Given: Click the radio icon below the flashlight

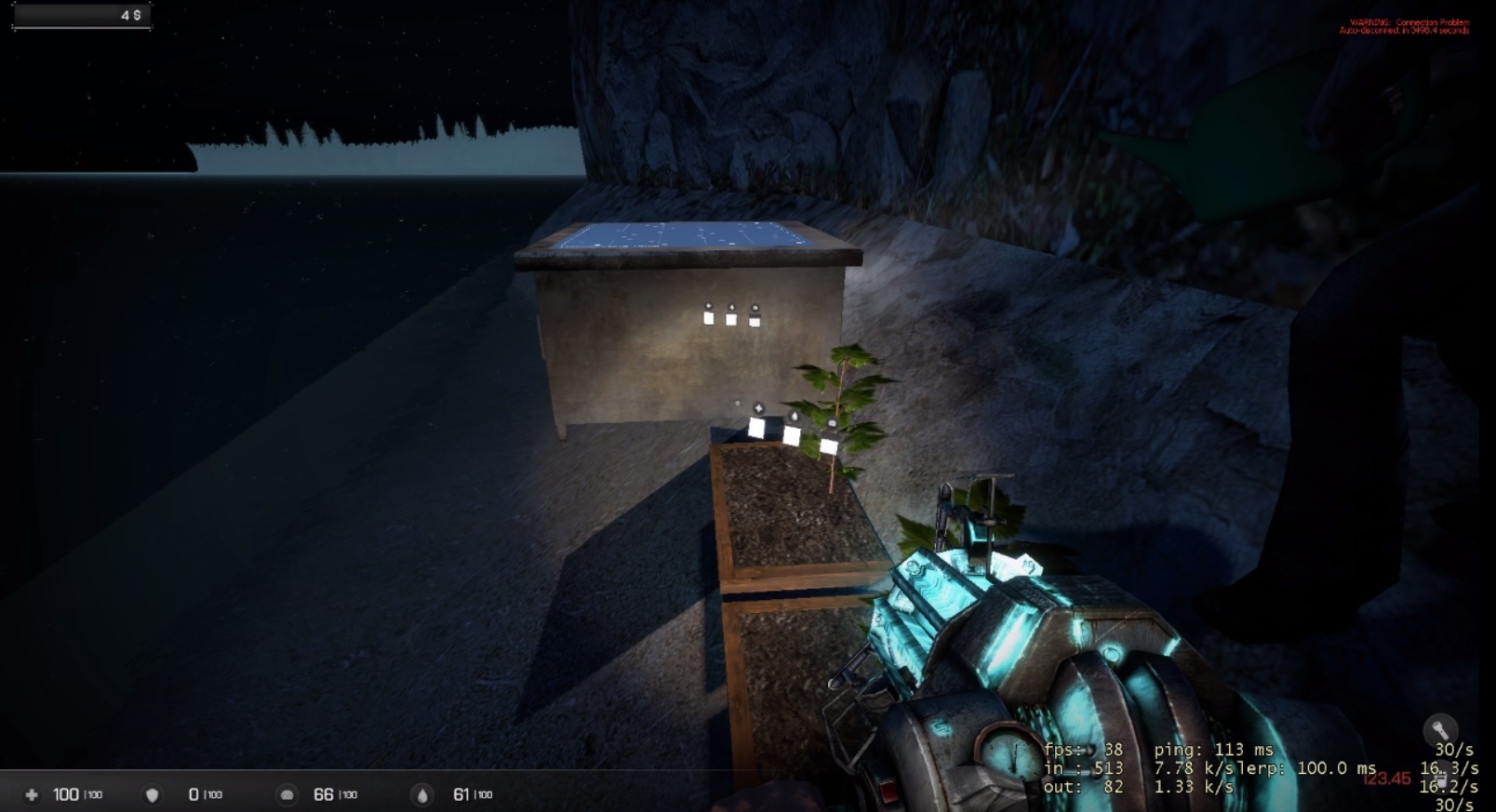Looking at the screenshot, I should click(1440, 778).
